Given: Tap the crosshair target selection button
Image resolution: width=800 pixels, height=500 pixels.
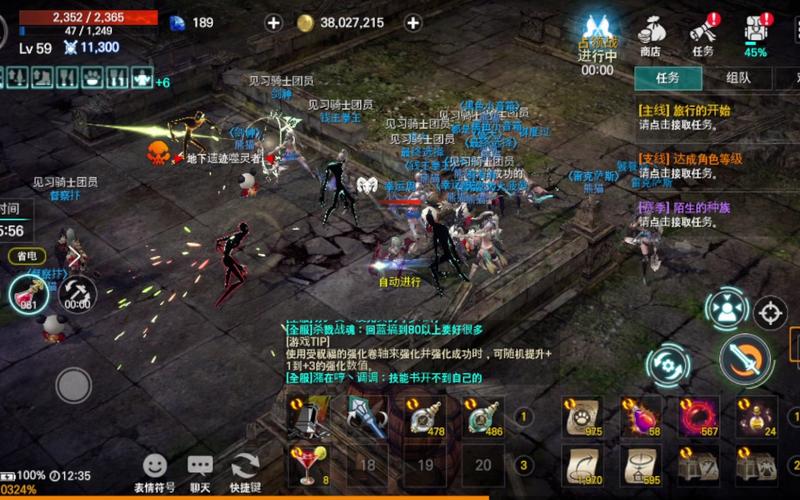Looking at the screenshot, I should click(770, 313).
